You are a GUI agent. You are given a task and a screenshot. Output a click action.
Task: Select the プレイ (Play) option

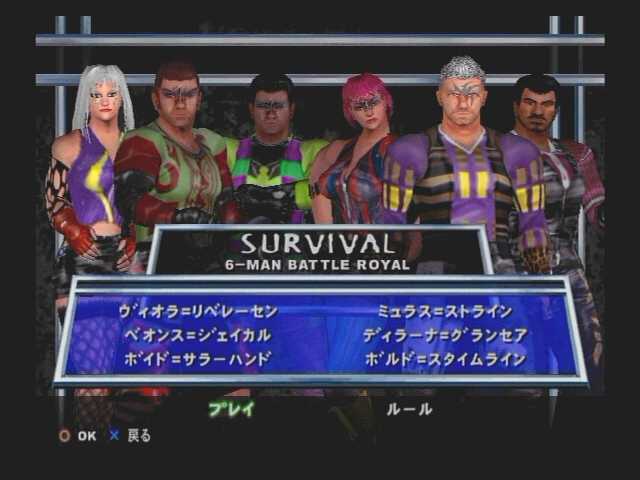(x=231, y=408)
